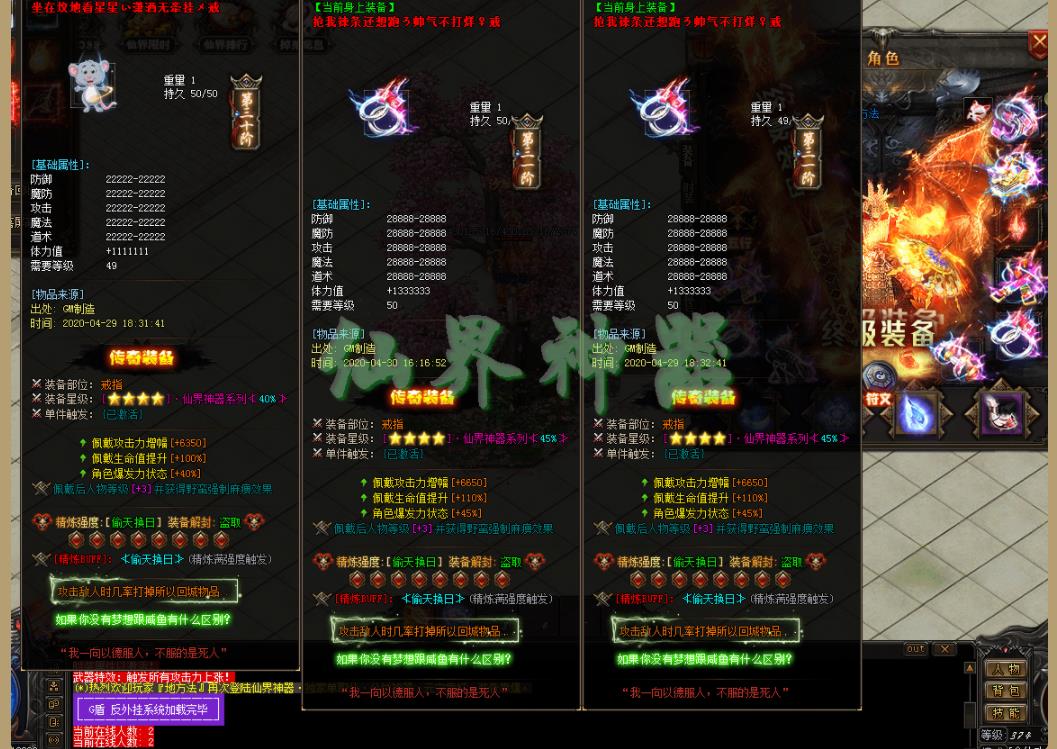The image size is (1057, 749).
Task: Open the 人物 character button
Action: click(x=1006, y=669)
